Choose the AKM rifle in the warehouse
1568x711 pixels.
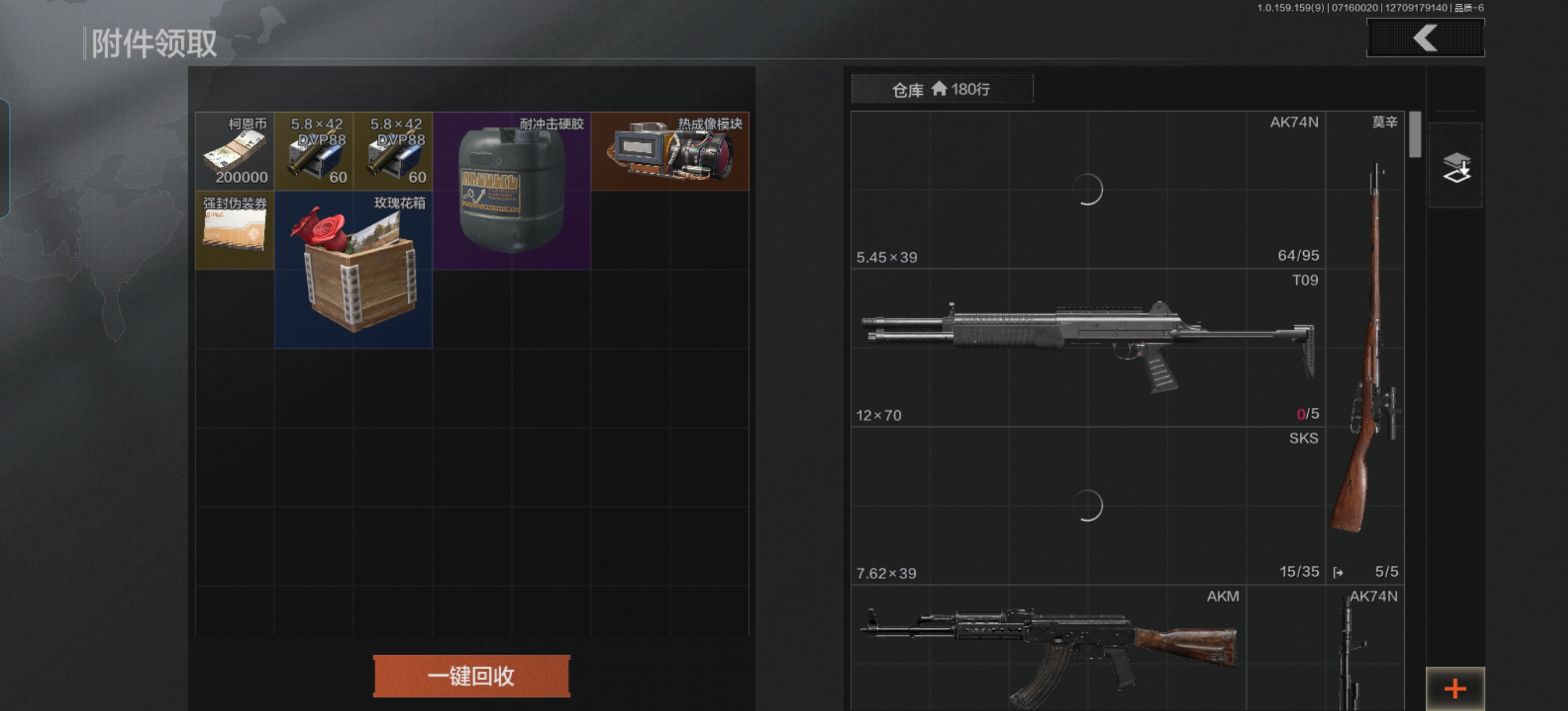click(1047, 648)
